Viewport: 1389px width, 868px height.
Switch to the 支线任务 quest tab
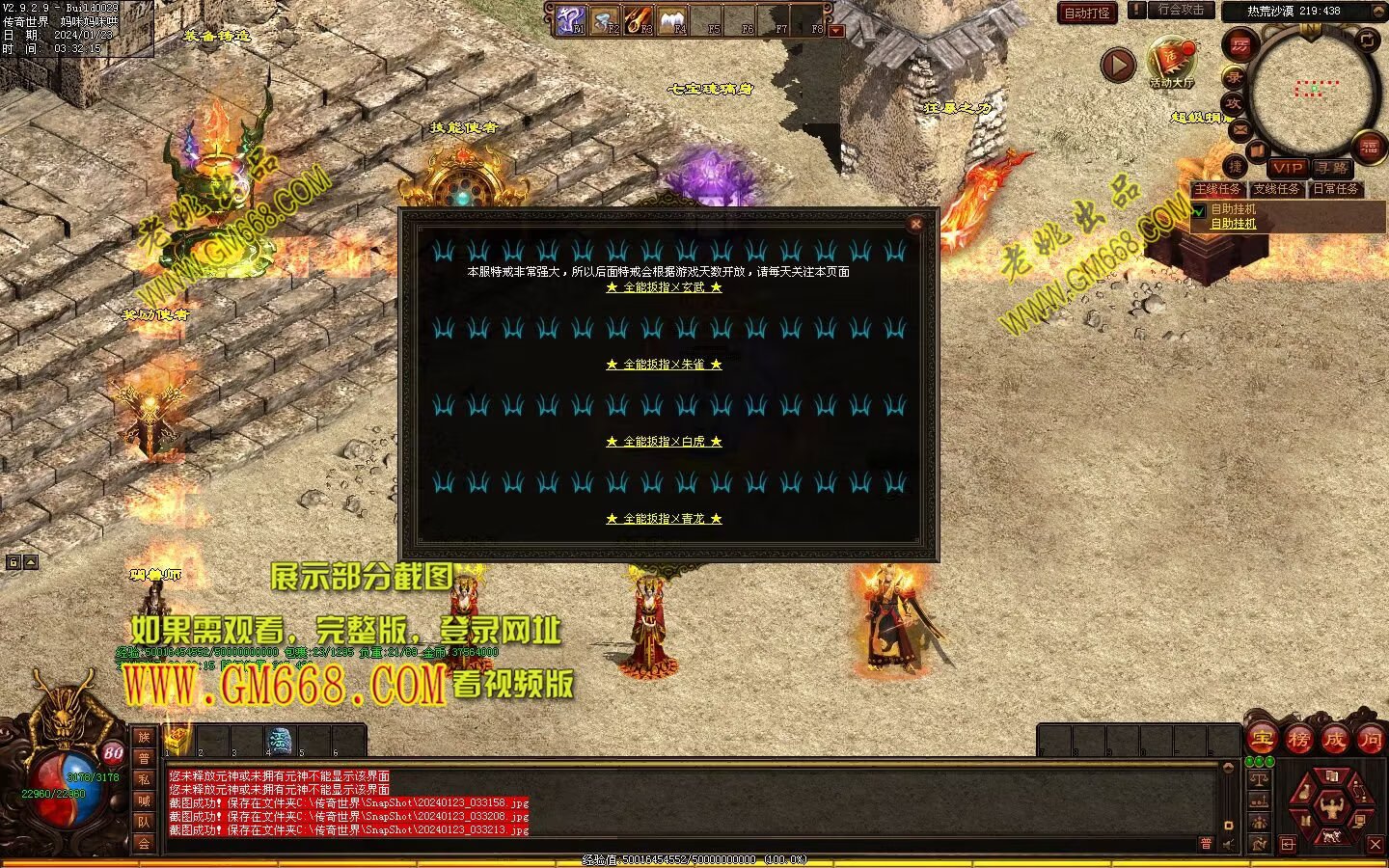pos(1276,189)
